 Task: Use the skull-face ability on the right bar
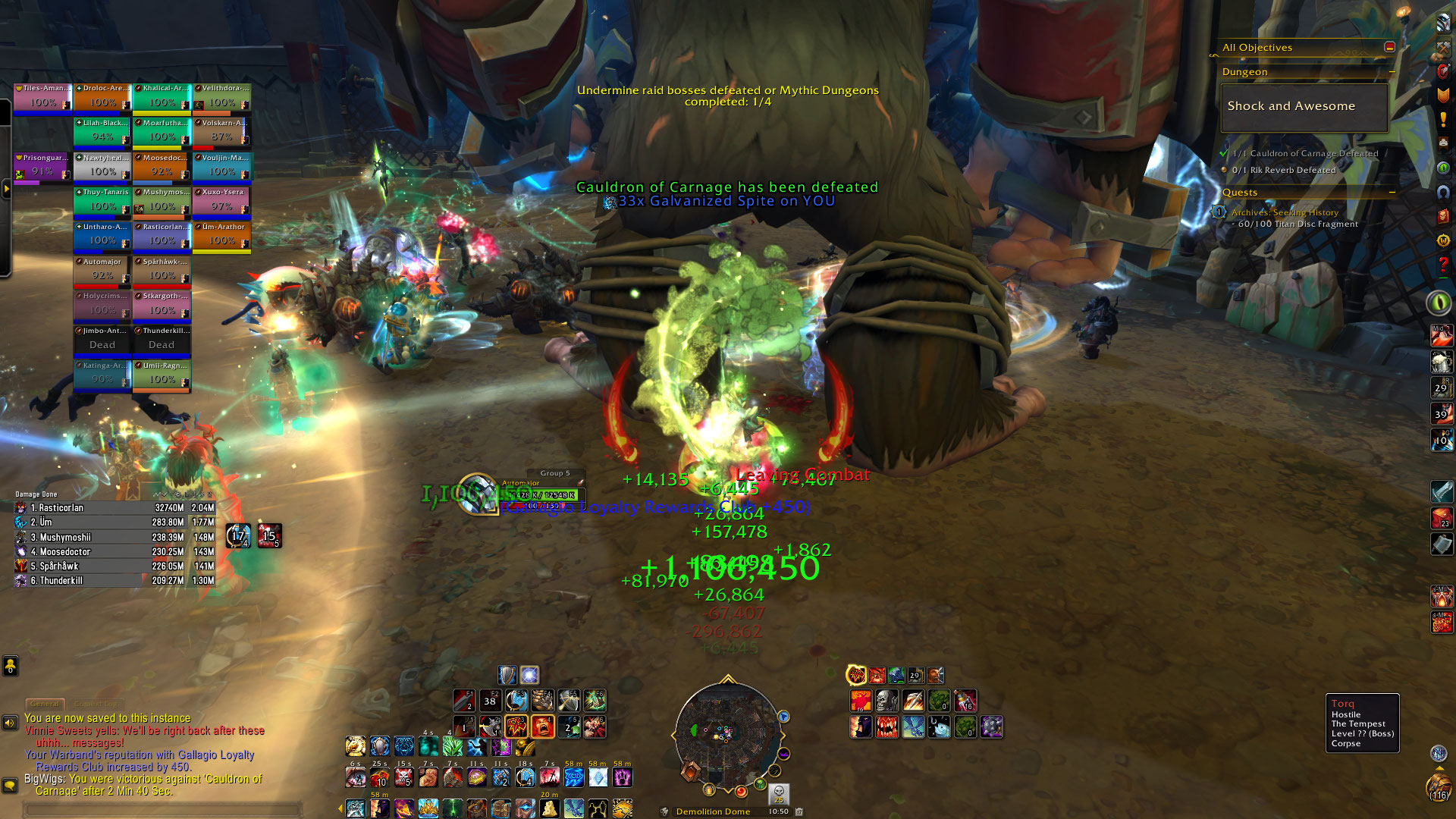[886, 701]
